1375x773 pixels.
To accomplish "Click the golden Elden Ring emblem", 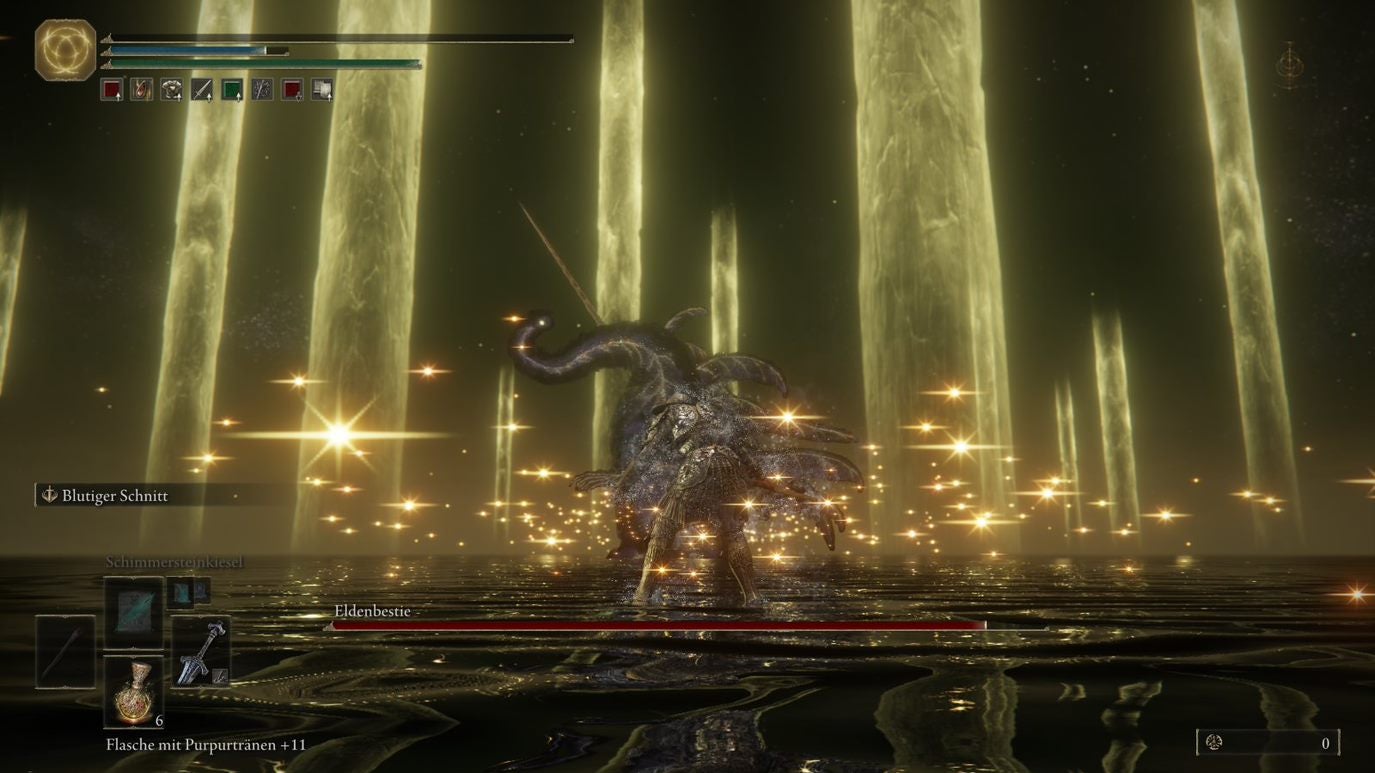I will tap(66, 49).
